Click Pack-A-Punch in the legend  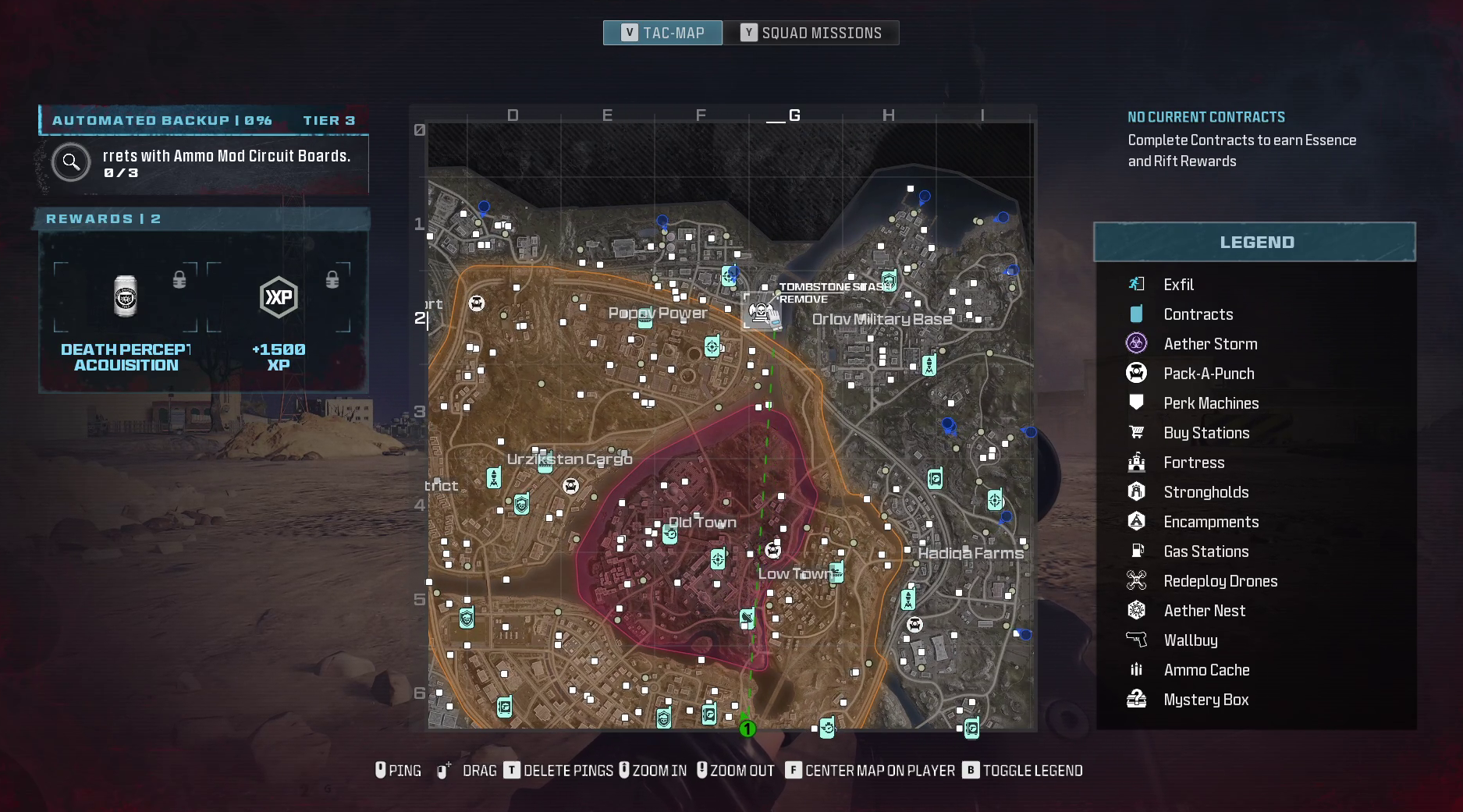1209,374
